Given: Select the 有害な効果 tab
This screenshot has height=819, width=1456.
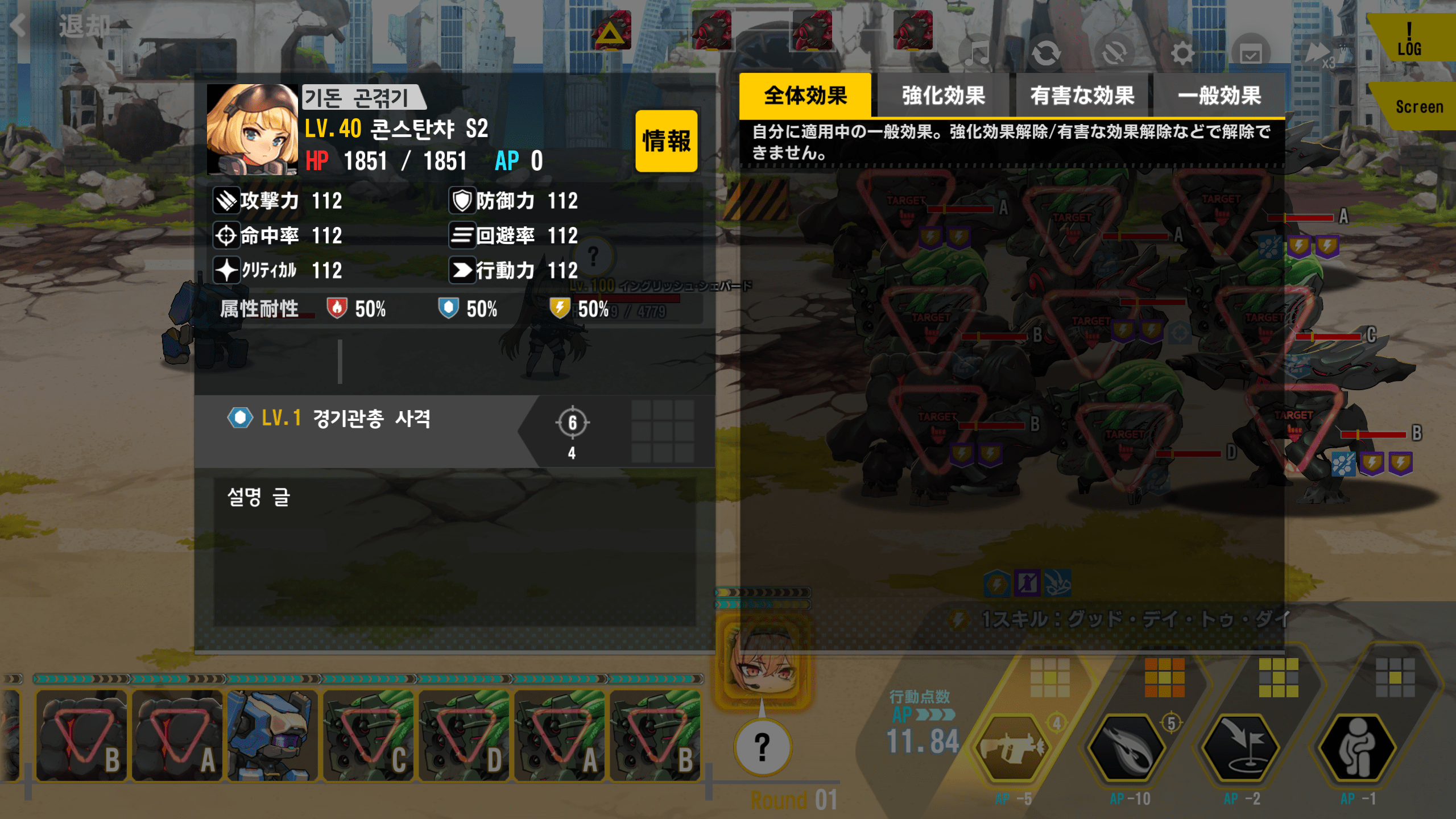Looking at the screenshot, I should tap(1082, 96).
